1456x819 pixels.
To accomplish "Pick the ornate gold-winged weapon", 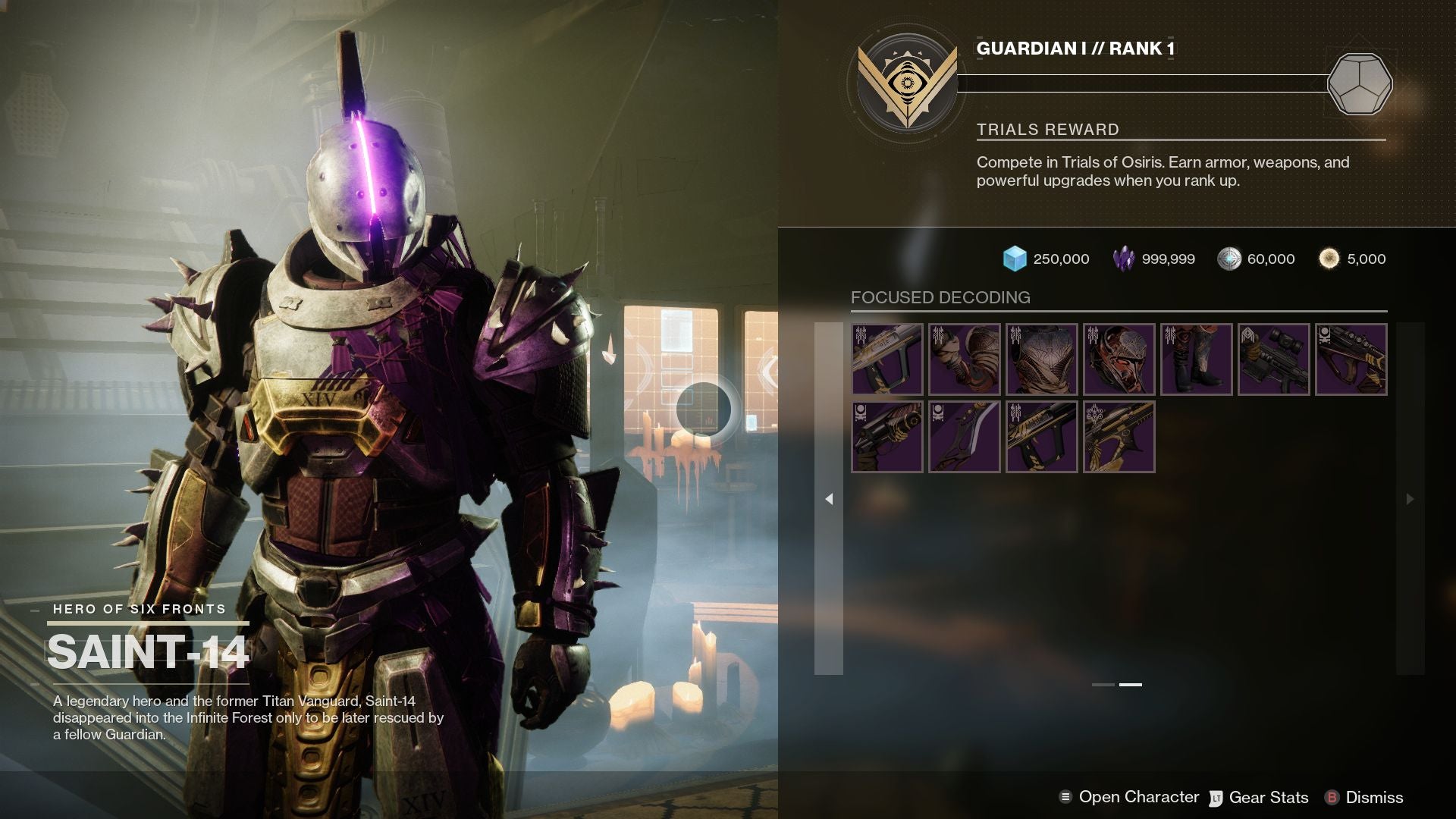I will coord(1119,437).
